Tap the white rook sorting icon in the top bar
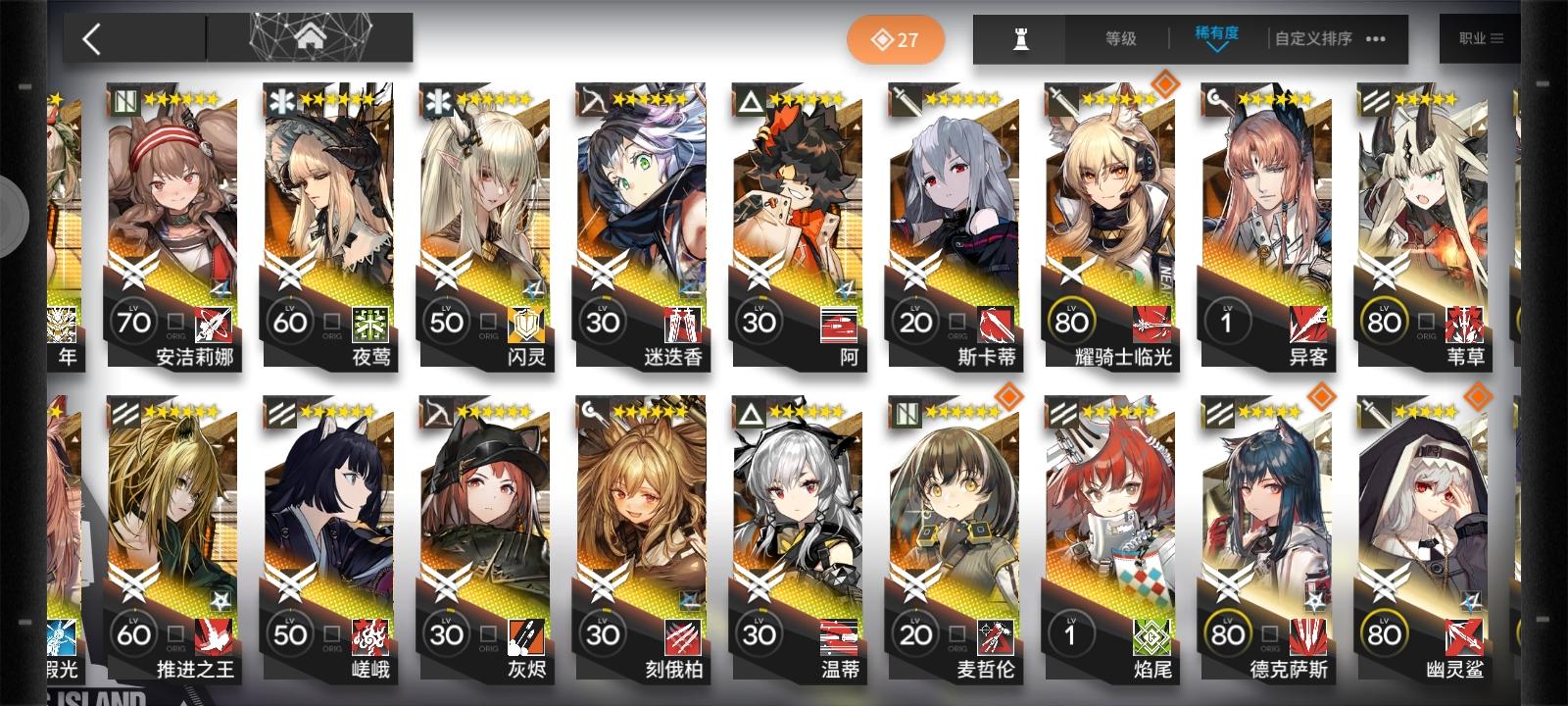This screenshot has width=1568, height=706. (1019, 39)
